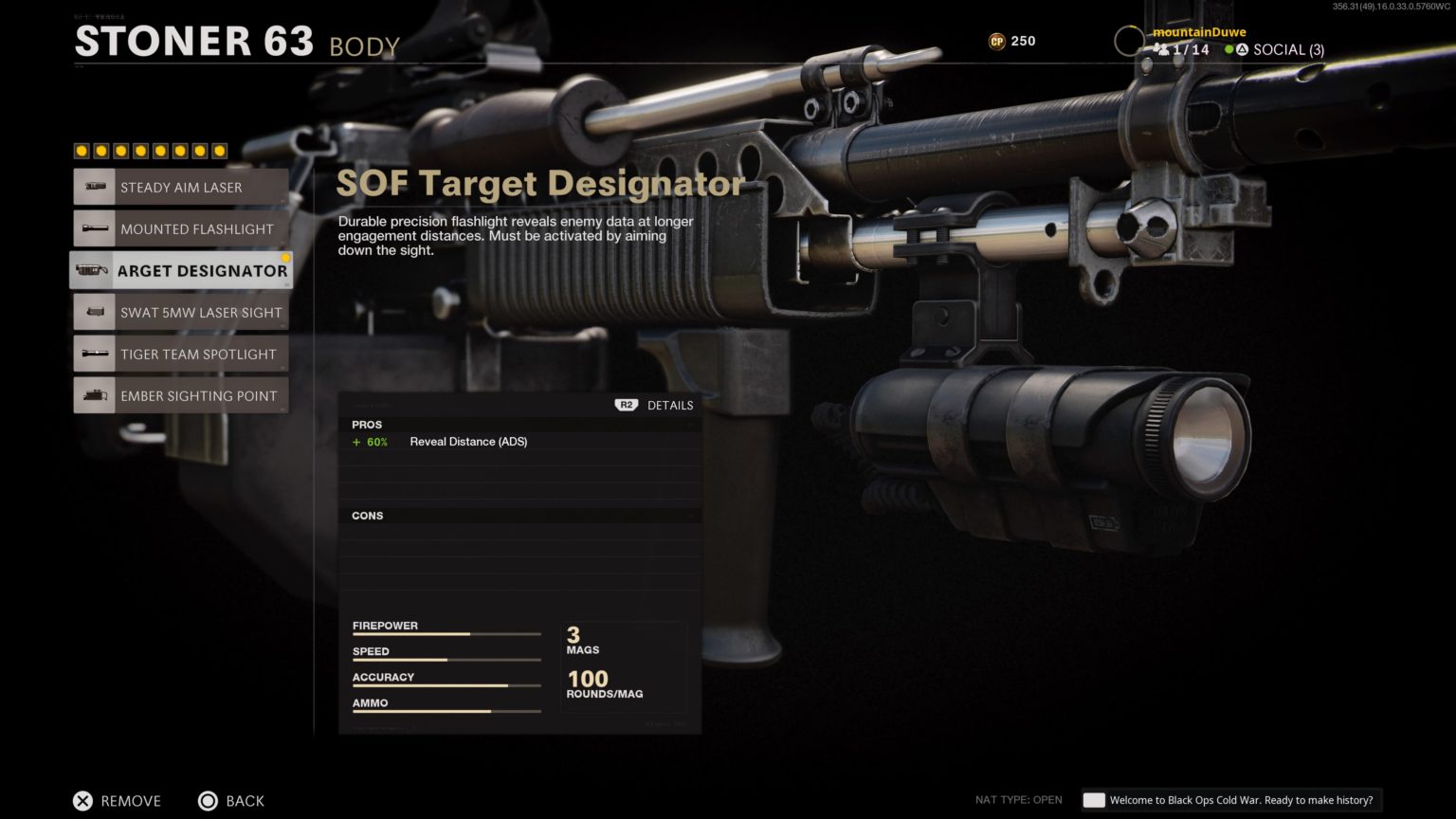
Task: Click the CP currency coin icon
Action: tap(998, 41)
